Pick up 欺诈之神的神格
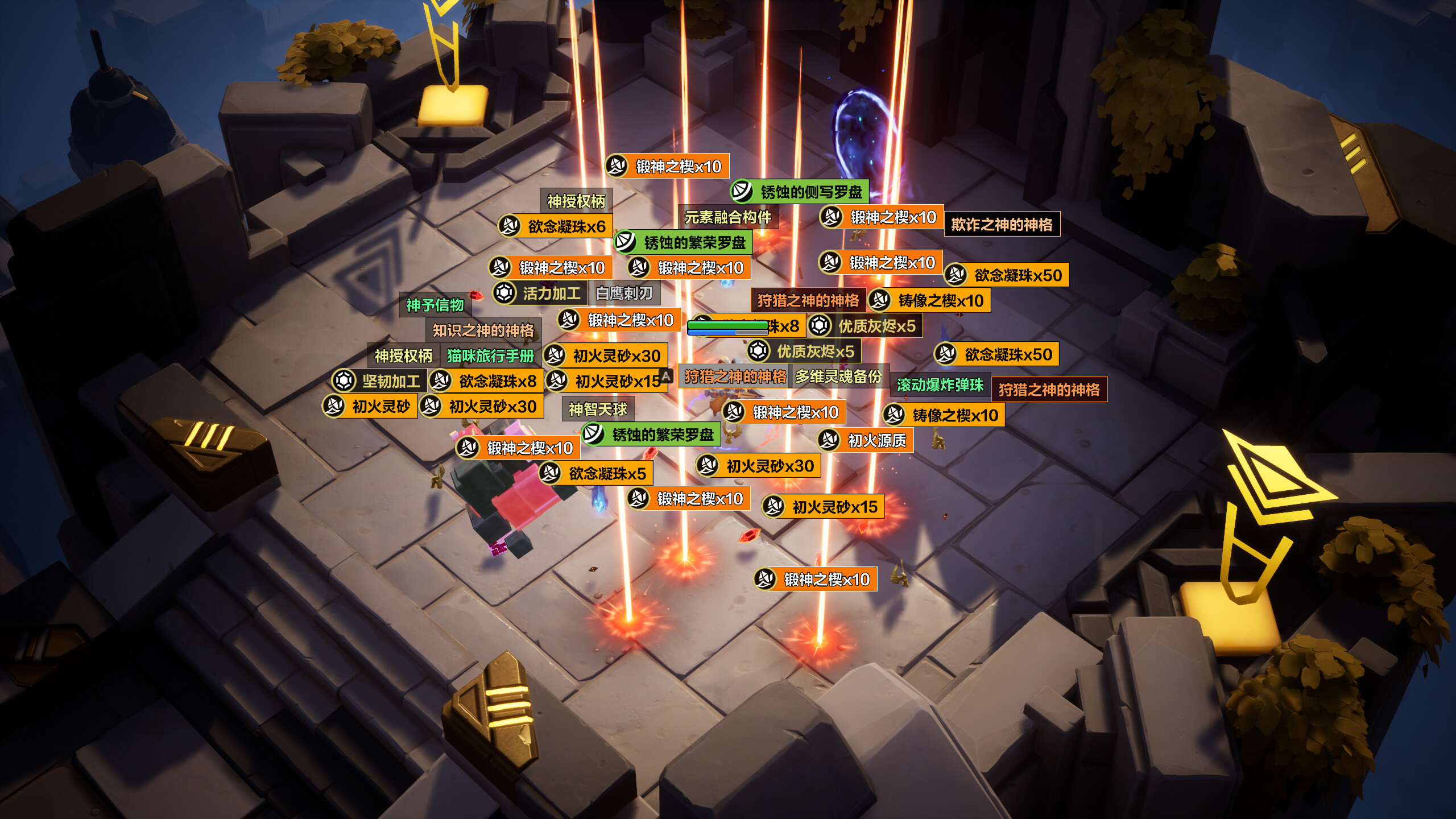This screenshot has width=1456, height=819. pos(1002,225)
